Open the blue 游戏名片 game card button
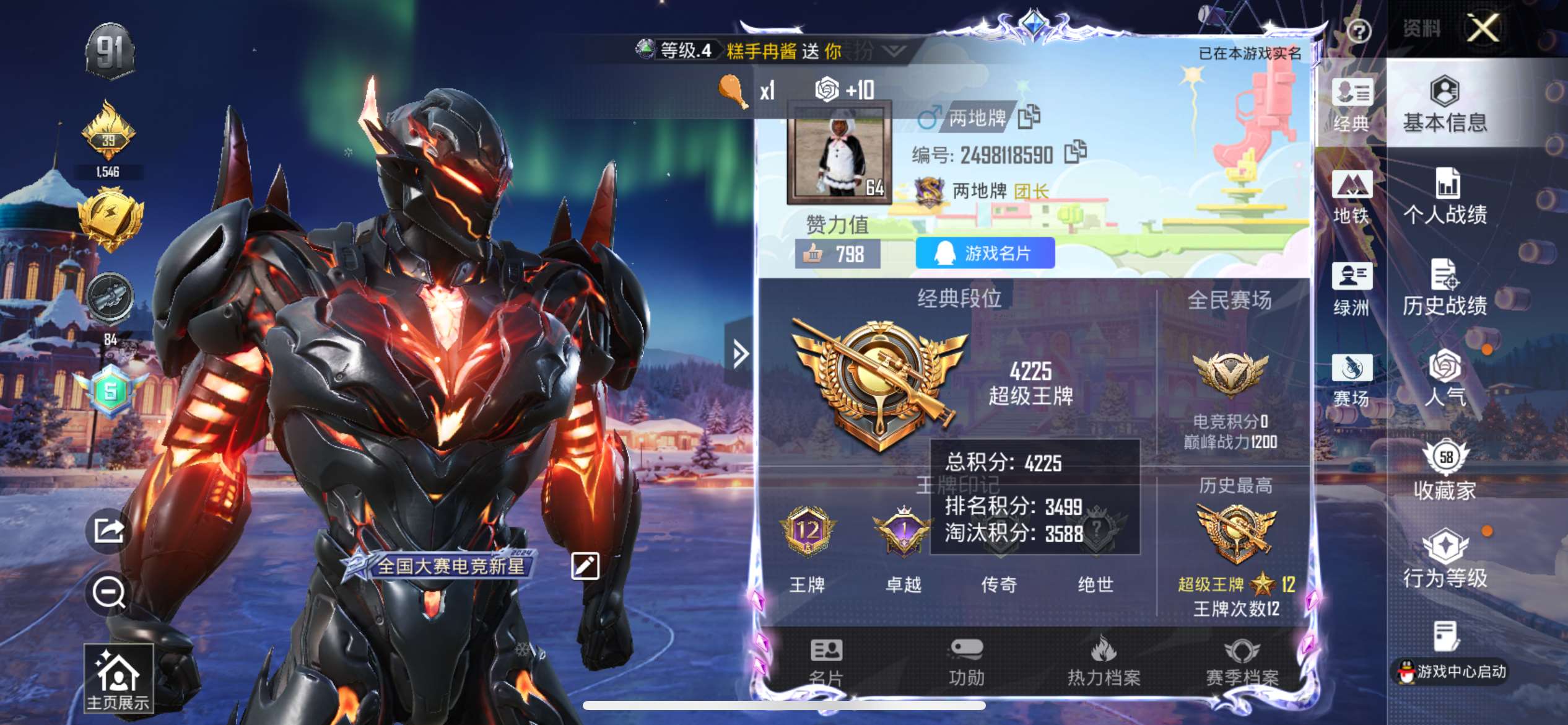 coord(985,253)
